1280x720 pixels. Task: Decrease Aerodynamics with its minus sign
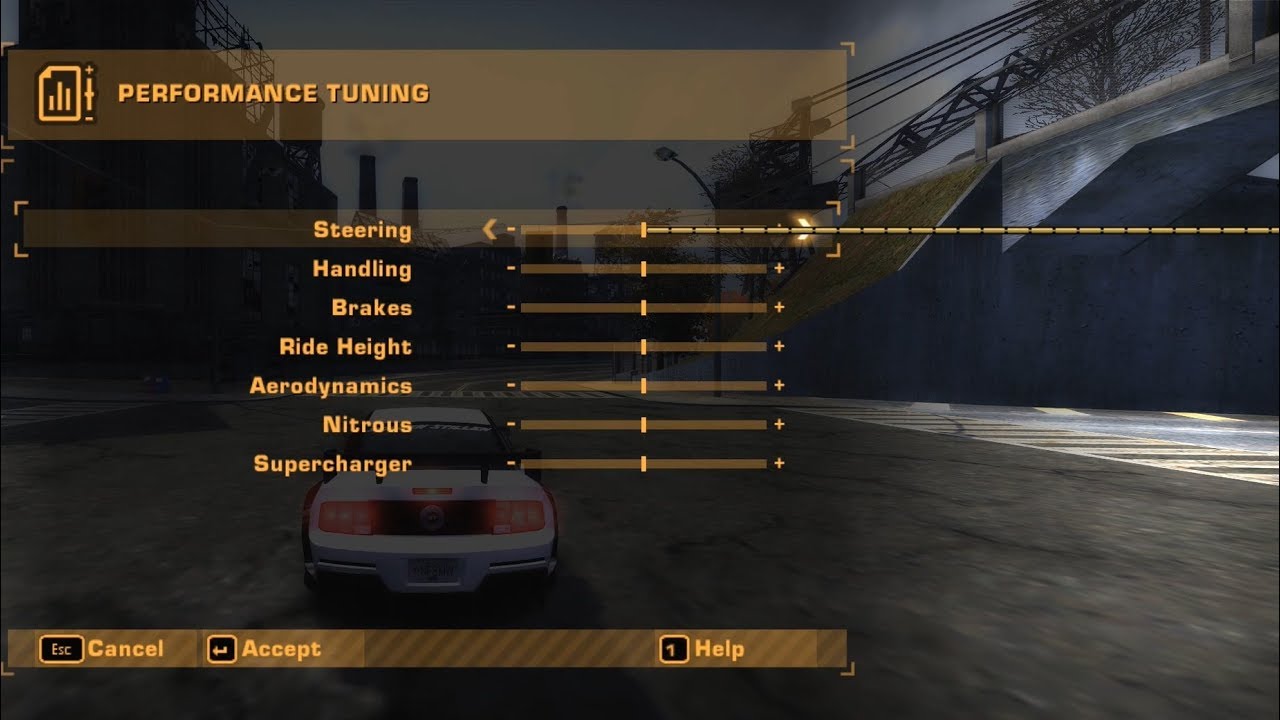click(x=511, y=386)
